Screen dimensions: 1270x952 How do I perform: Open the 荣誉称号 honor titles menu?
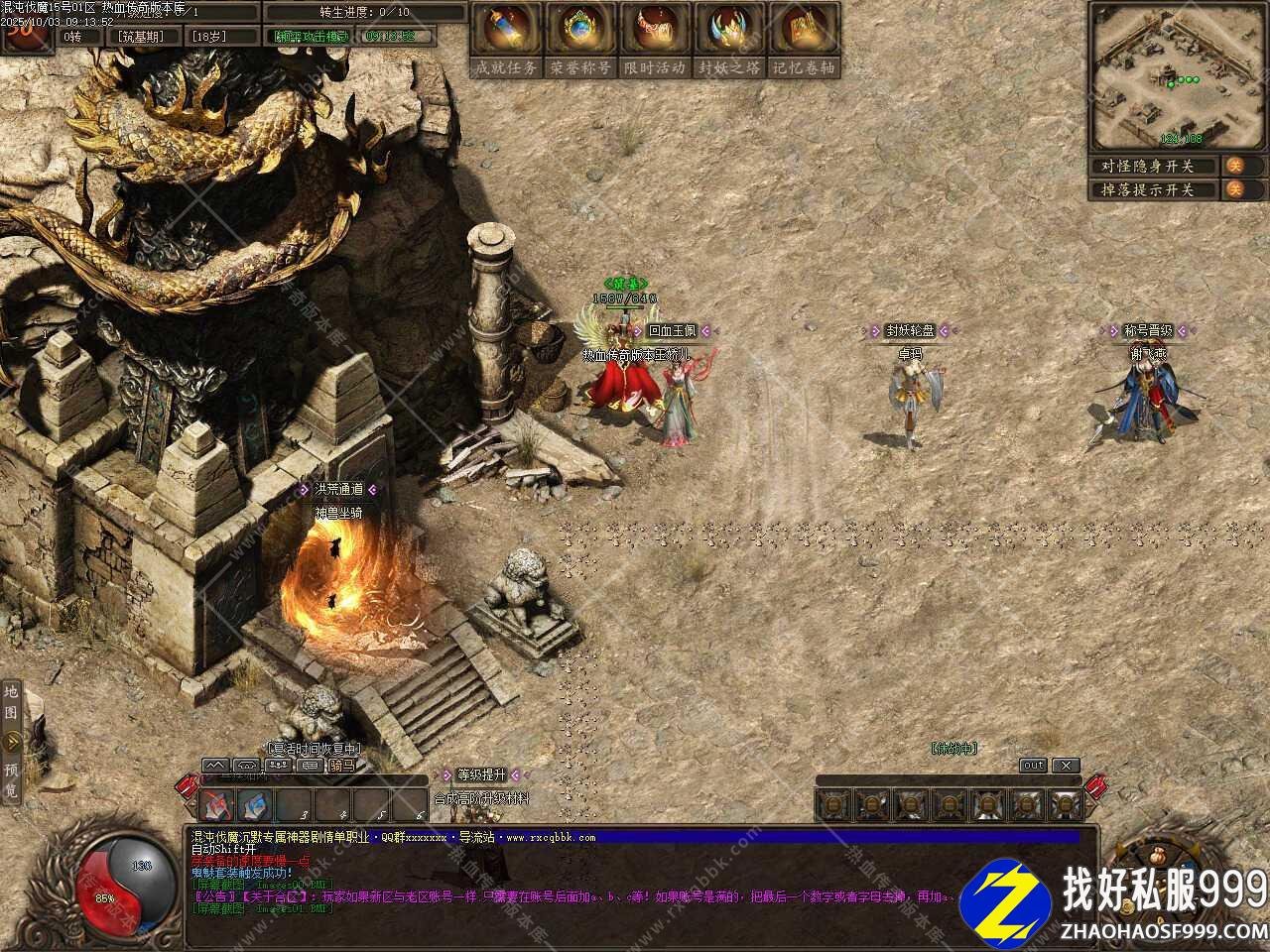[x=580, y=40]
